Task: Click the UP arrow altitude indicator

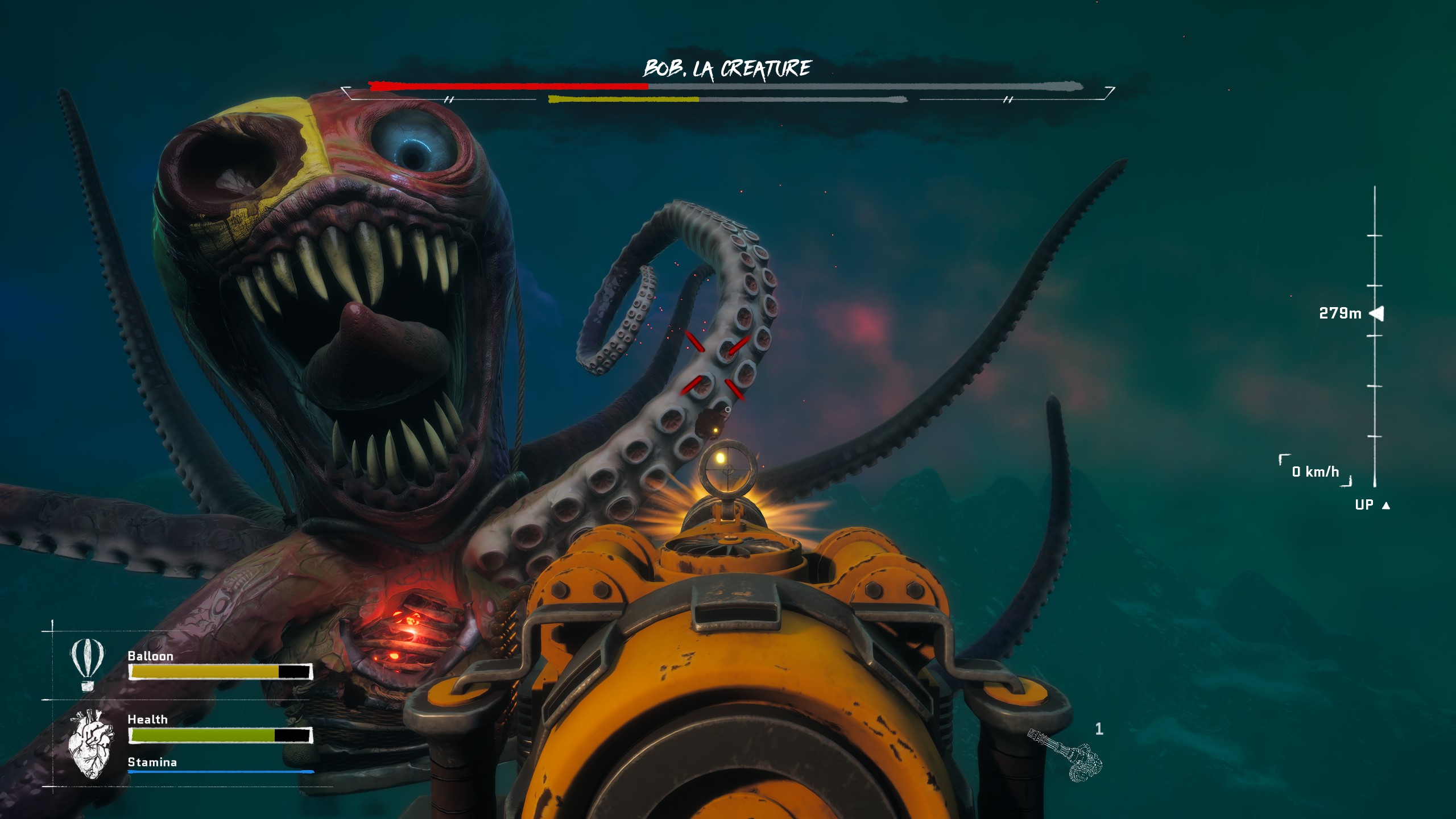Action: pos(1386,505)
